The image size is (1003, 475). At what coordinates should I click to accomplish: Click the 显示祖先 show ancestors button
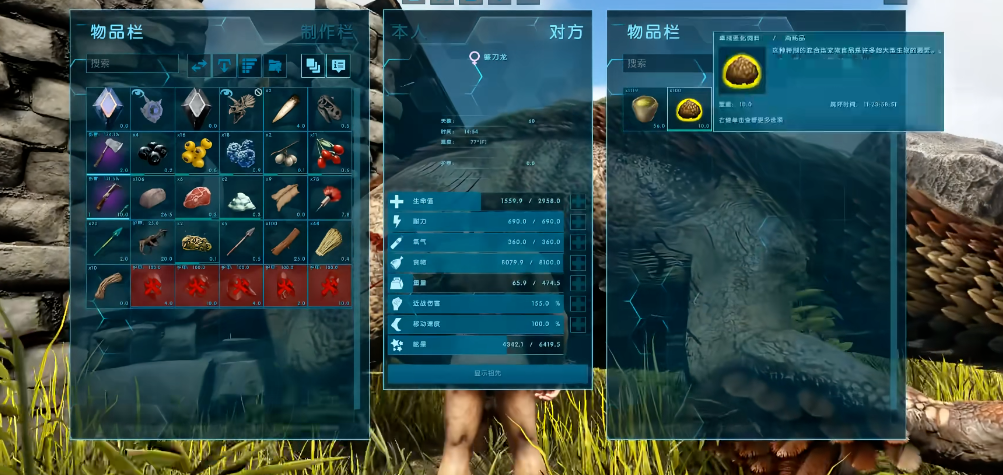click(x=487, y=374)
